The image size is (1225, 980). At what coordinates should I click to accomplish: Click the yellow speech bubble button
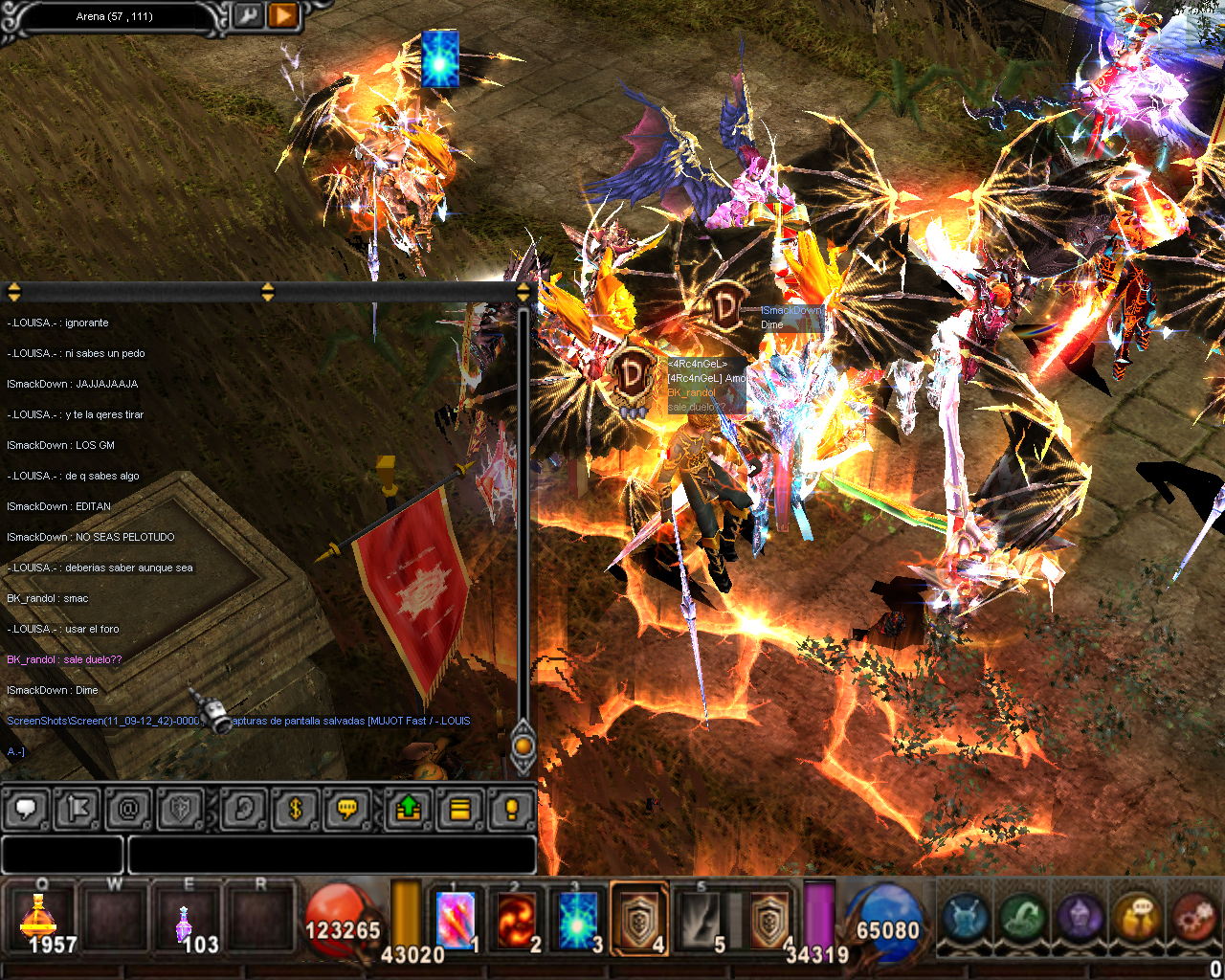pyautogui.click(x=347, y=810)
